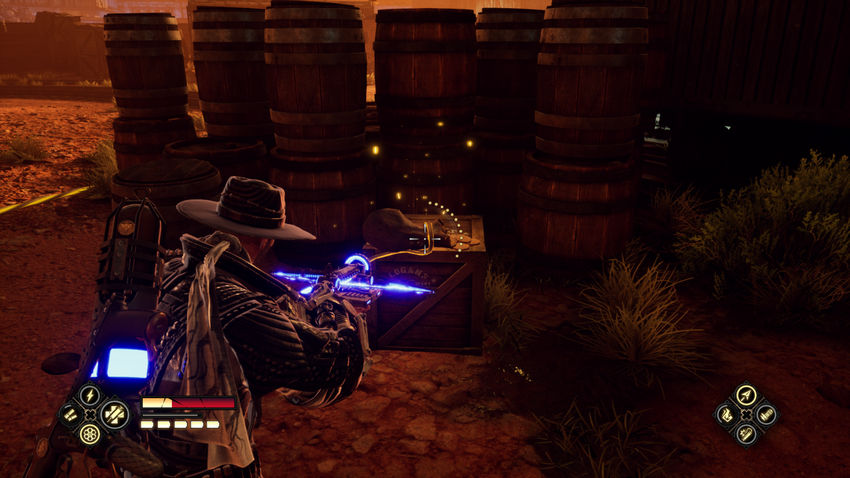Select the bottom weapon wheel gadget icon
This screenshot has width=850, height=478.
[746, 434]
